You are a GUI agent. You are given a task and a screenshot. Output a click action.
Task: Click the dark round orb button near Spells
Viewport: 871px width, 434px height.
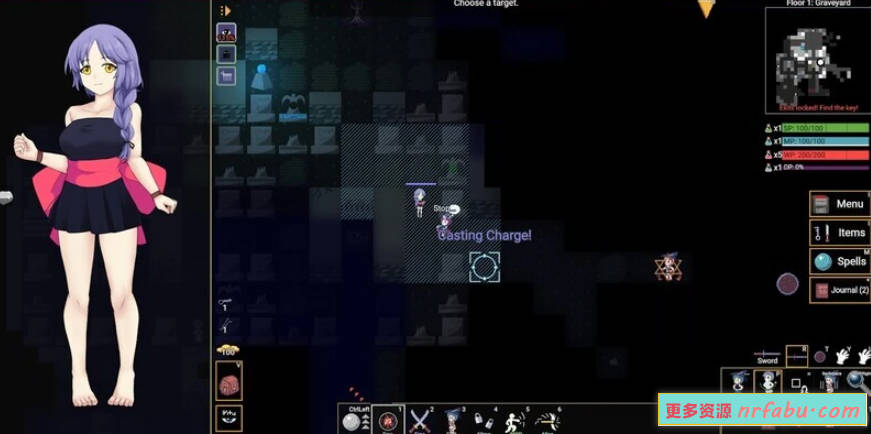tap(788, 284)
